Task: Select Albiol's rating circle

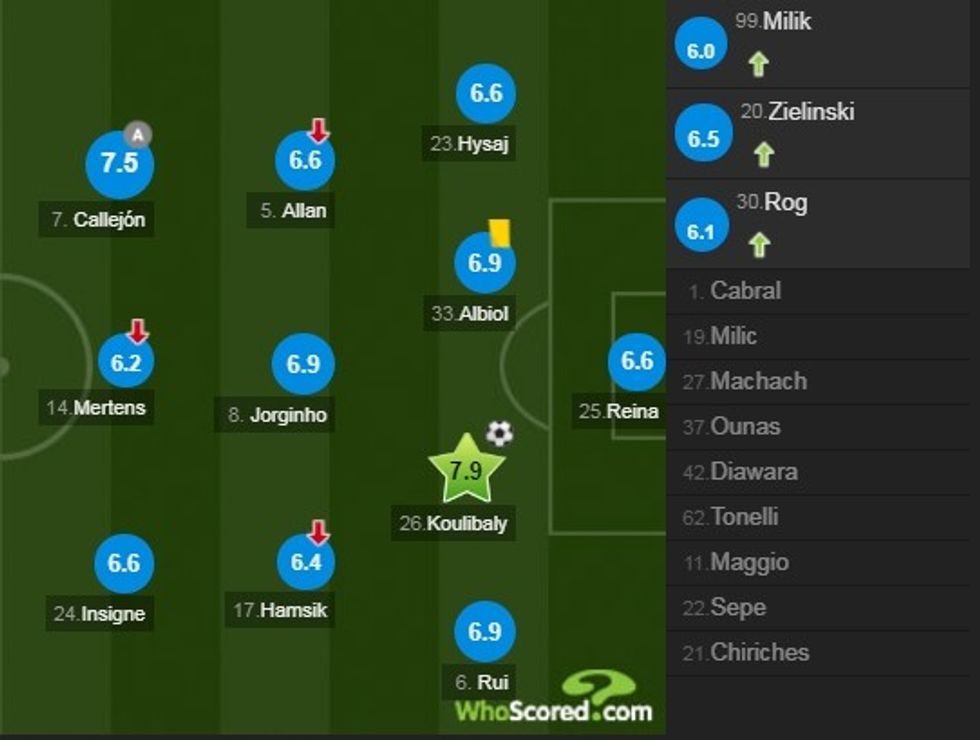Action: [484, 264]
